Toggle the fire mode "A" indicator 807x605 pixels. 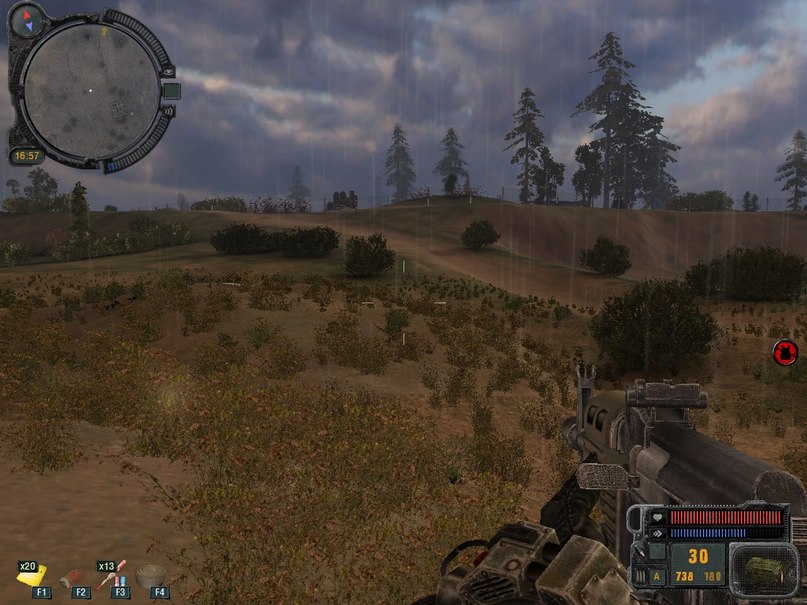(656, 576)
